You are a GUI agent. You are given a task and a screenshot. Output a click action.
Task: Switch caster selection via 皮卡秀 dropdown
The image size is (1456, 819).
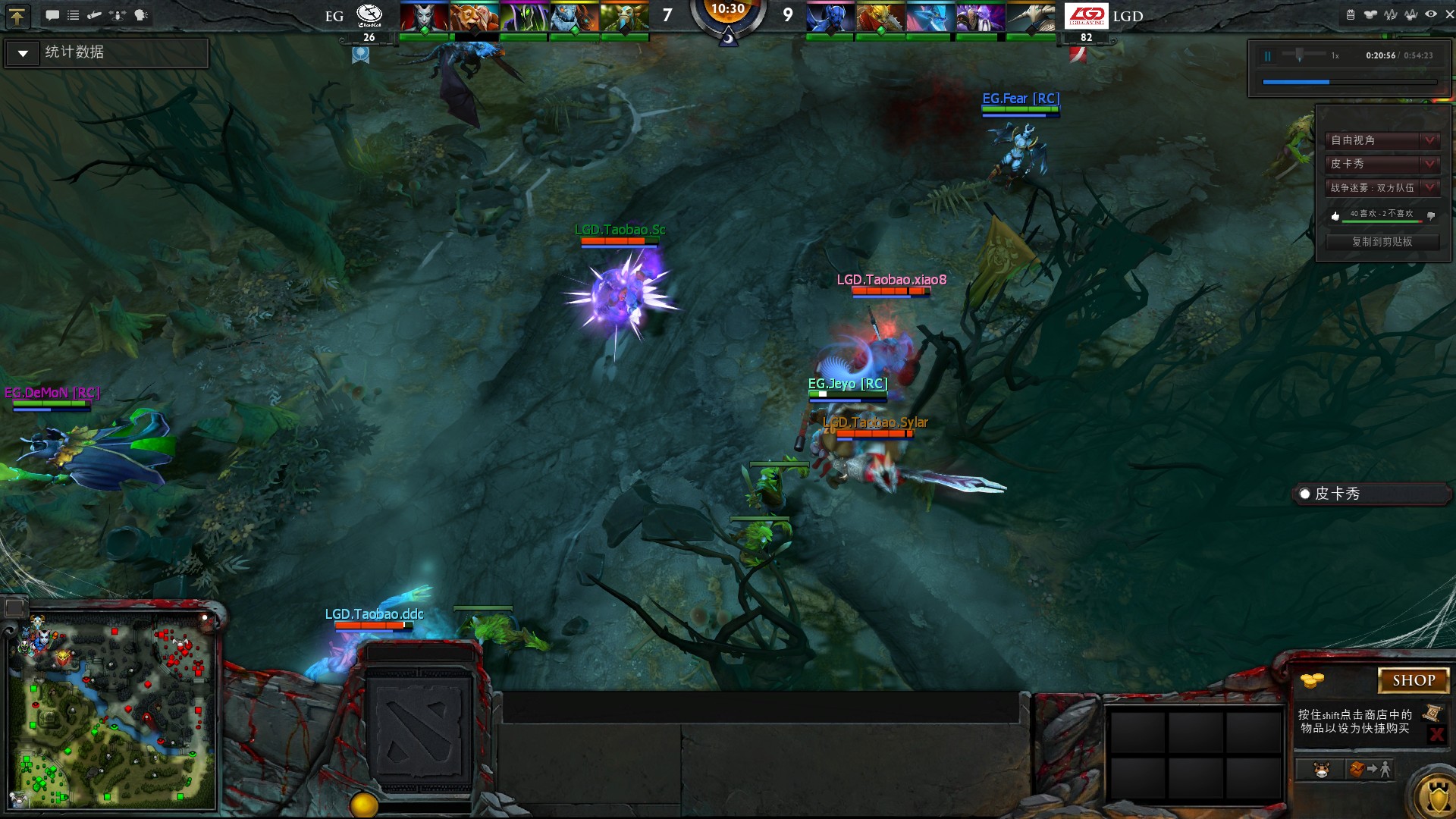click(x=1429, y=165)
